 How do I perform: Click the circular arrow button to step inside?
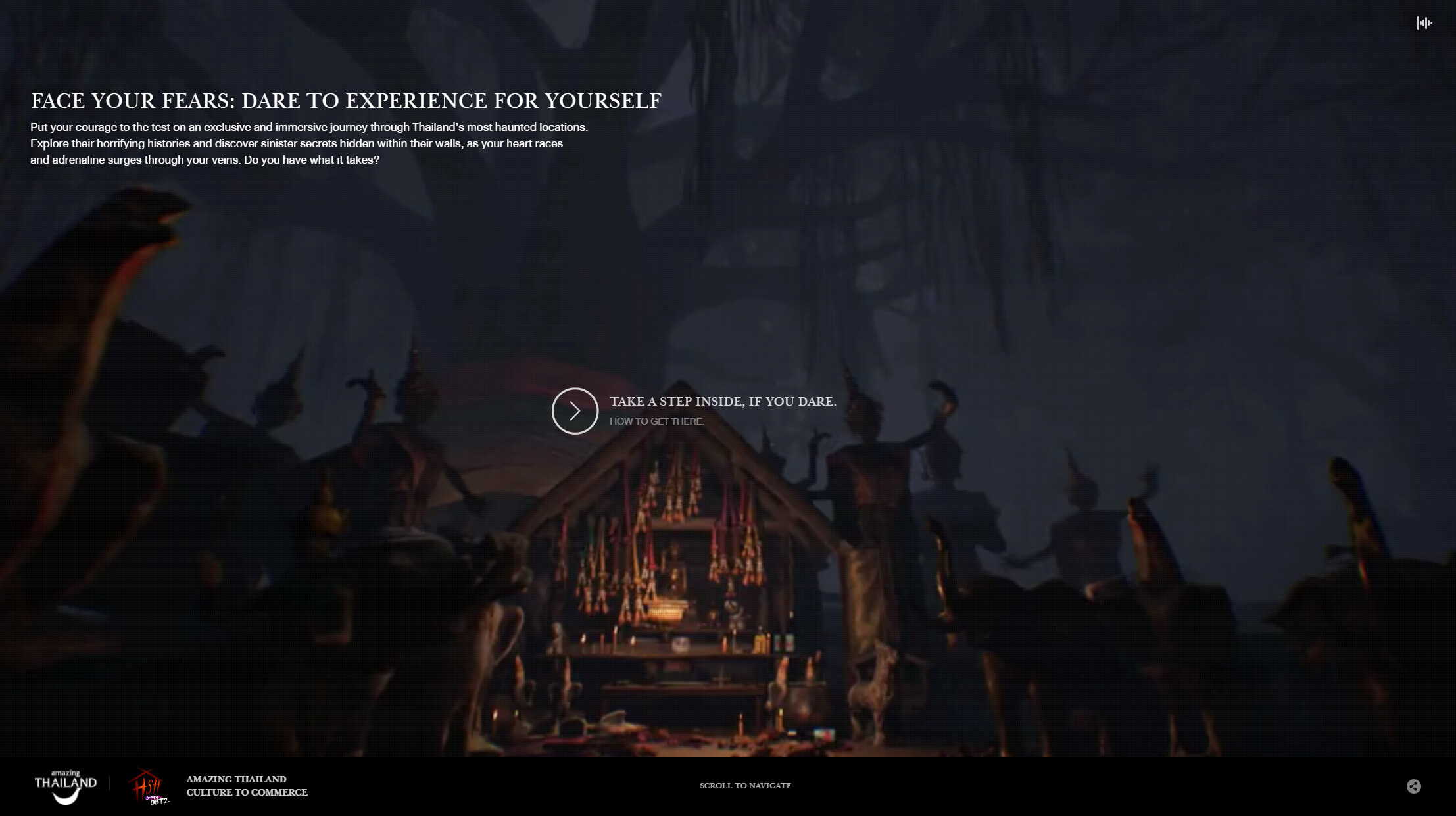tap(575, 411)
